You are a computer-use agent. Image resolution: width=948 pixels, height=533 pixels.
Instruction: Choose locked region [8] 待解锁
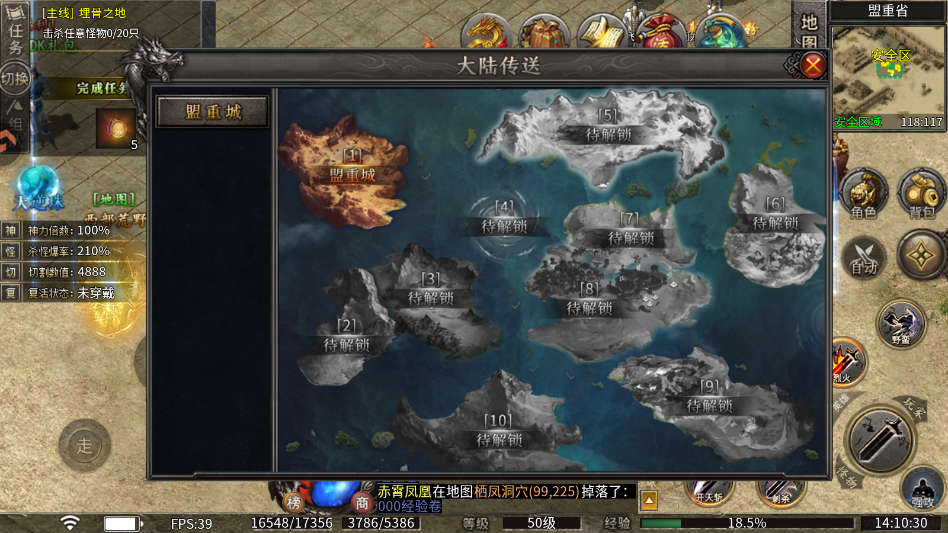pyautogui.click(x=589, y=300)
